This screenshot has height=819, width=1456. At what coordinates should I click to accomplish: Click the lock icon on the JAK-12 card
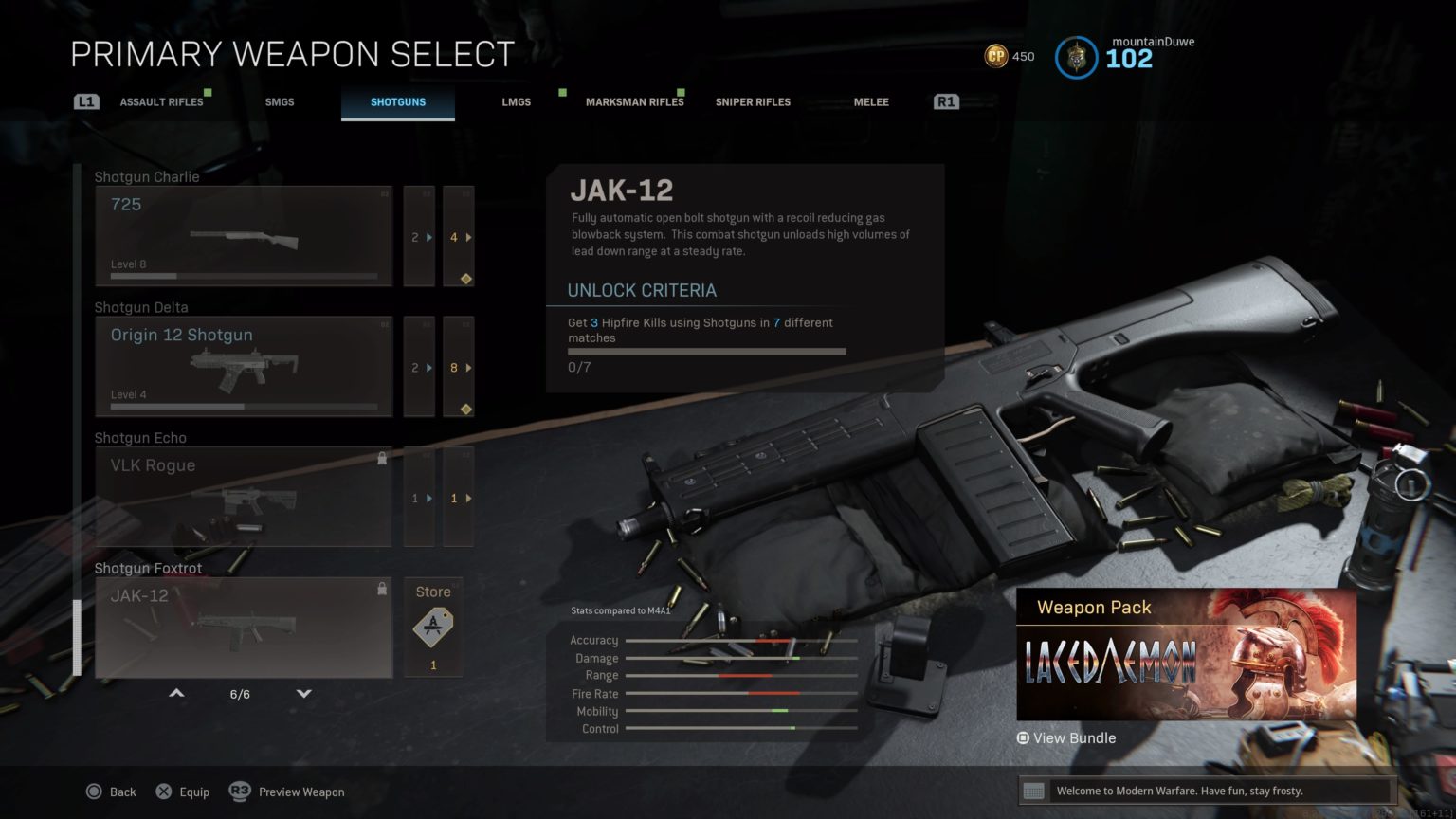pos(382,589)
